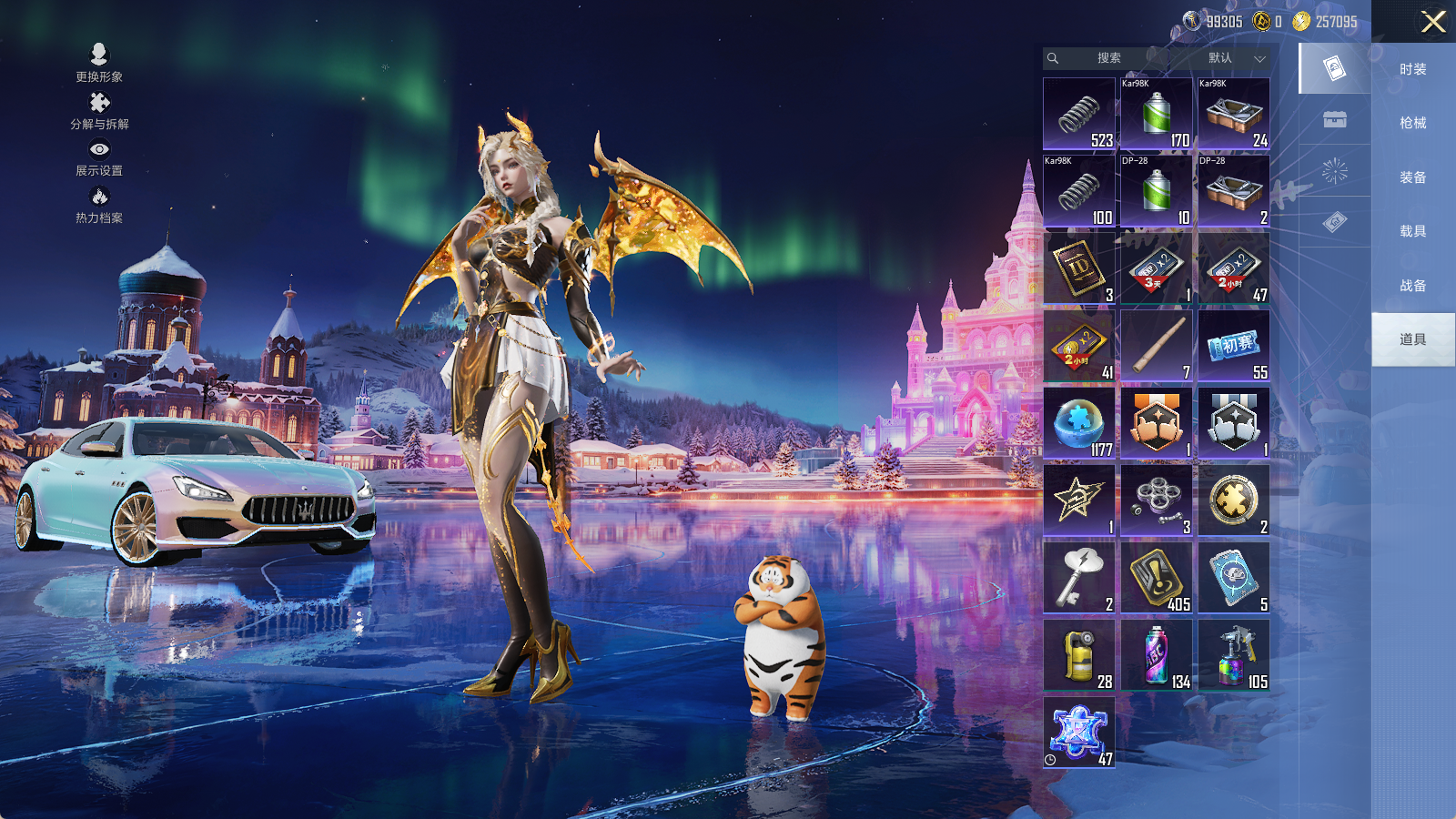Pick the silver key item
The width and height of the screenshot is (1456, 819).
(x=1079, y=578)
